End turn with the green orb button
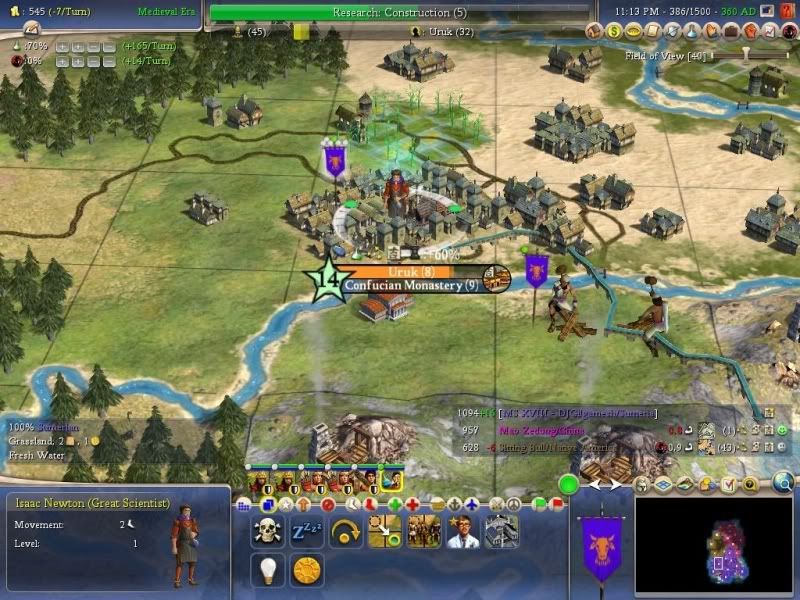Image resolution: width=800 pixels, height=600 pixels. click(x=570, y=486)
